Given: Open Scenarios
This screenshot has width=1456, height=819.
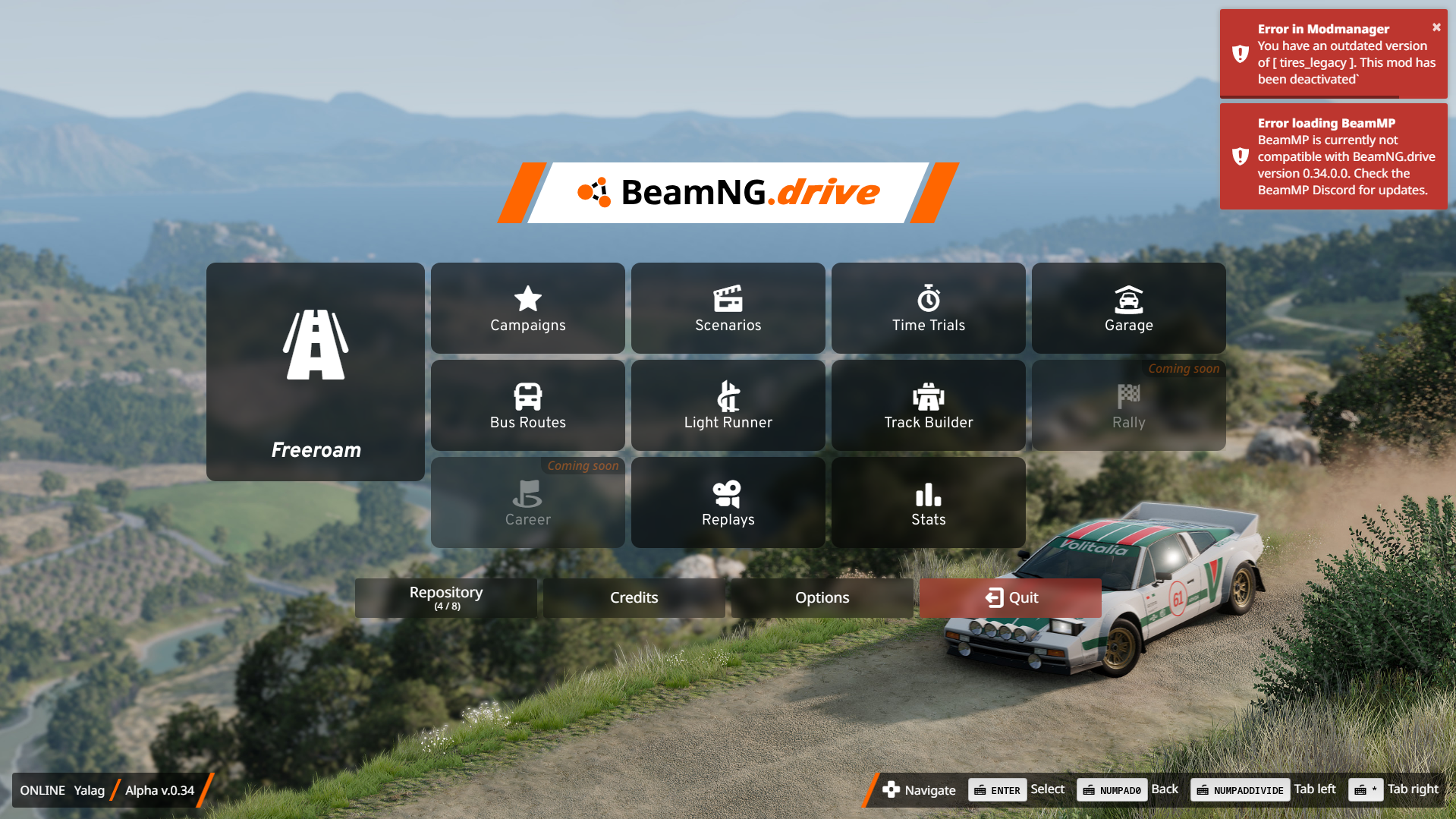Looking at the screenshot, I should [728, 308].
